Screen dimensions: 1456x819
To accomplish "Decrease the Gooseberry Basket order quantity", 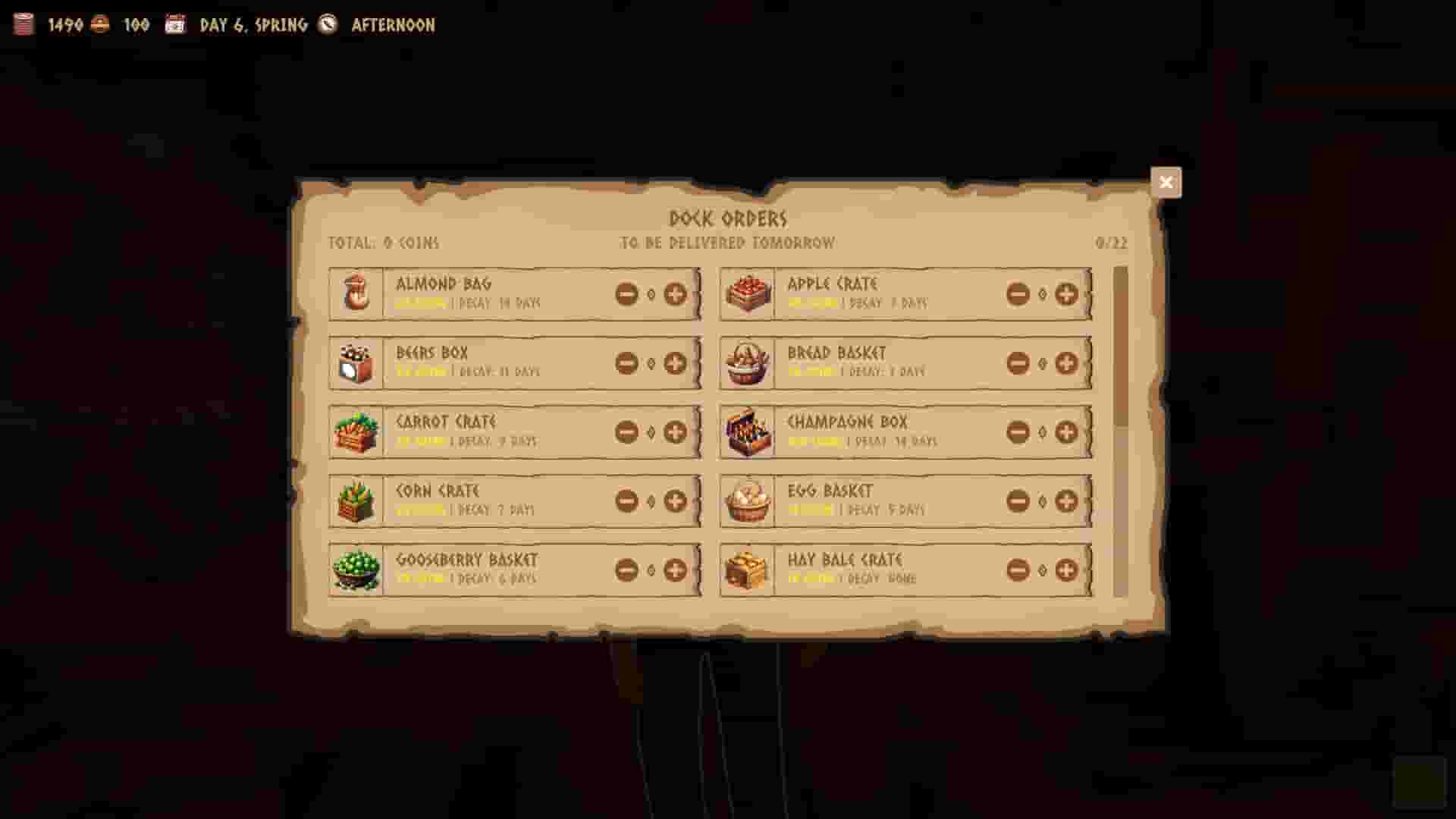I will tap(626, 570).
